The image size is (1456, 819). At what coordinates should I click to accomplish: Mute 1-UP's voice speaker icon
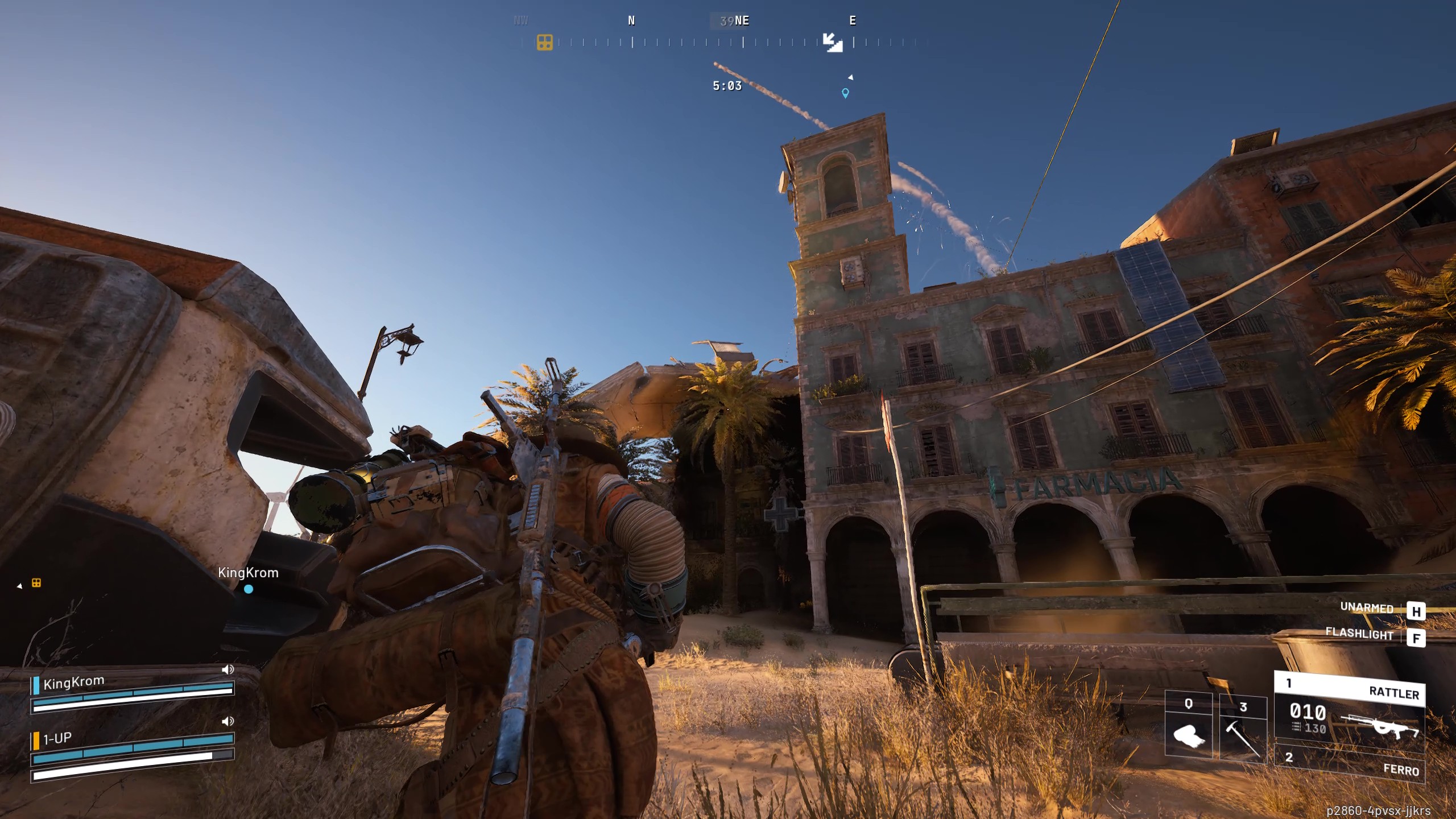coord(229,722)
